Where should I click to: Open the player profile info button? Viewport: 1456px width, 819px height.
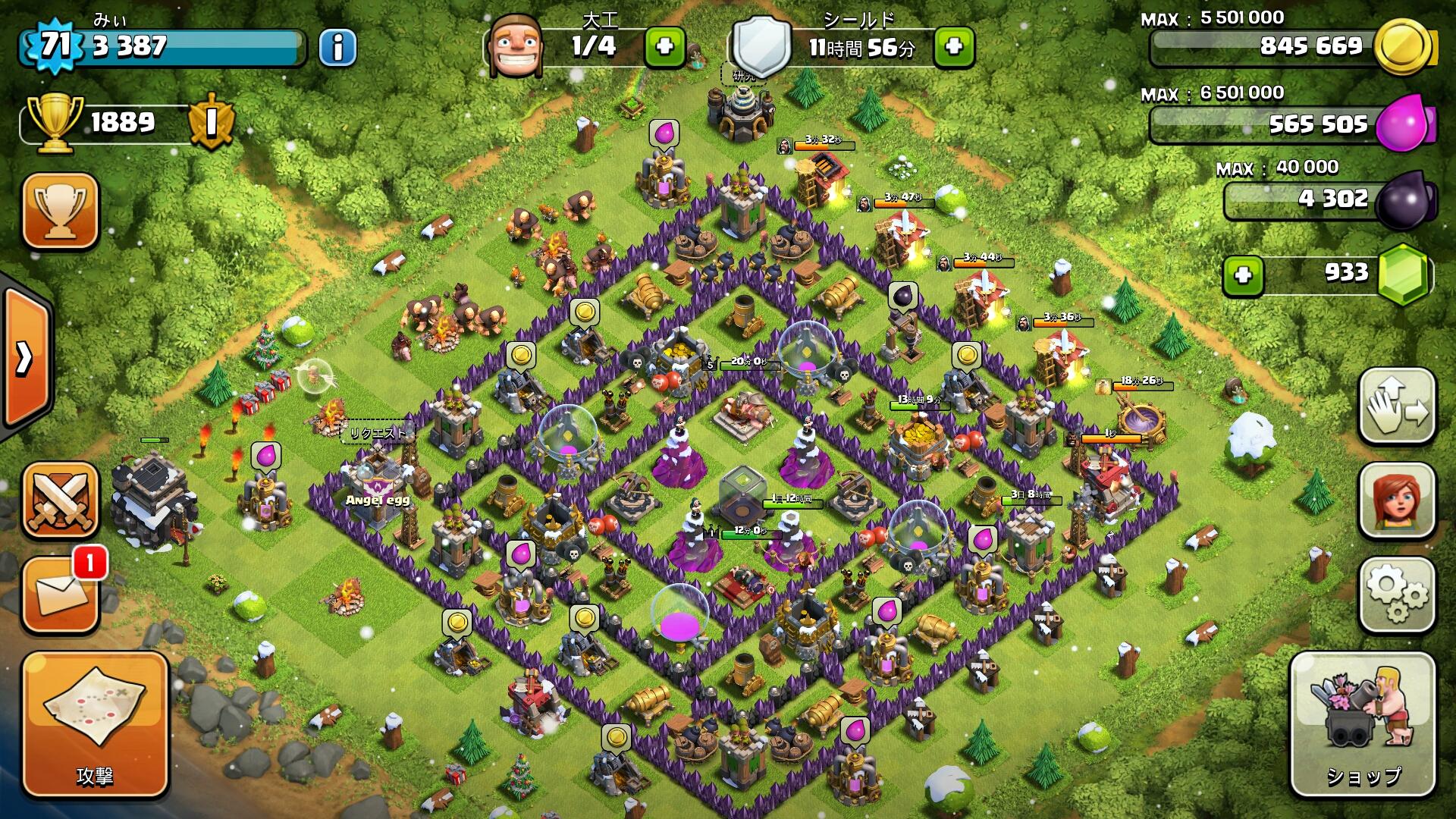pos(337,48)
